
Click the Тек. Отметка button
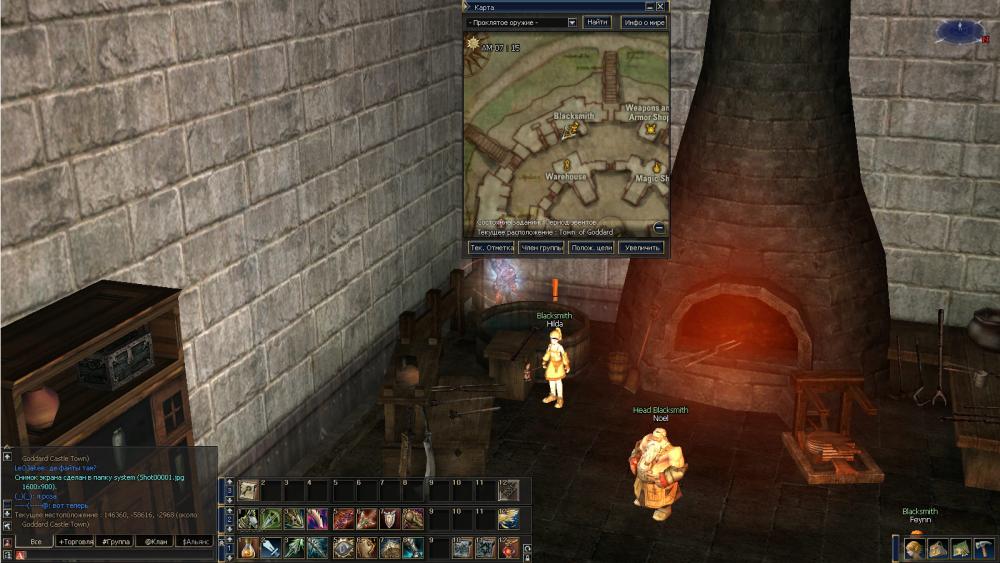491,247
